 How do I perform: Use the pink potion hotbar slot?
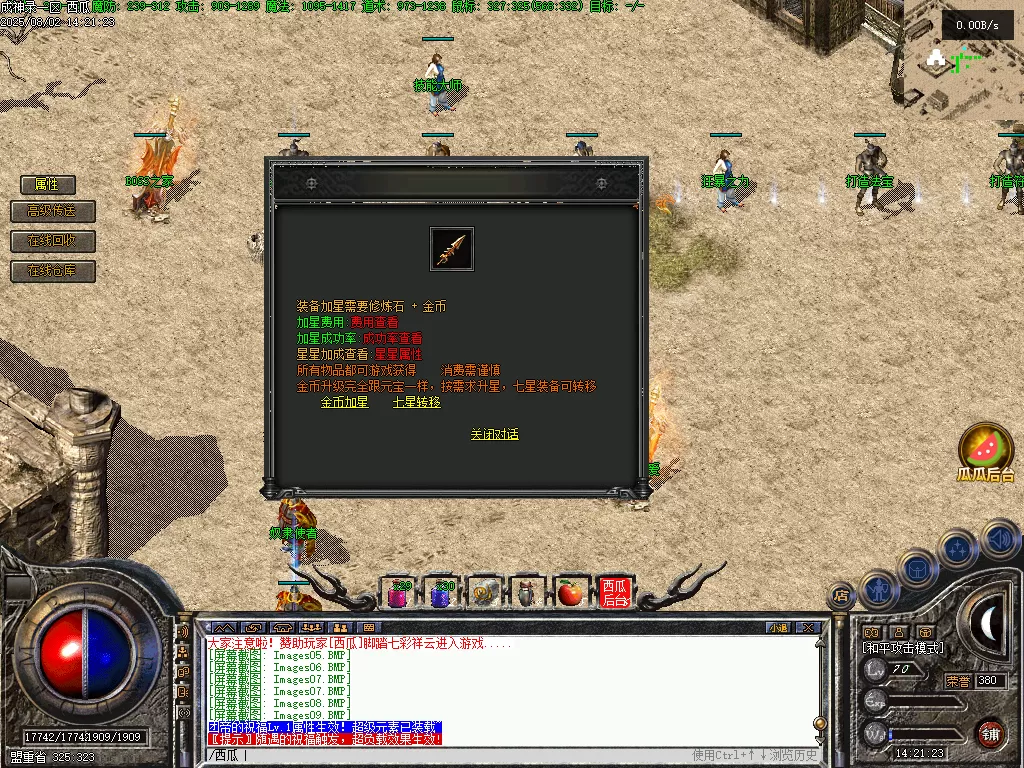399,594
